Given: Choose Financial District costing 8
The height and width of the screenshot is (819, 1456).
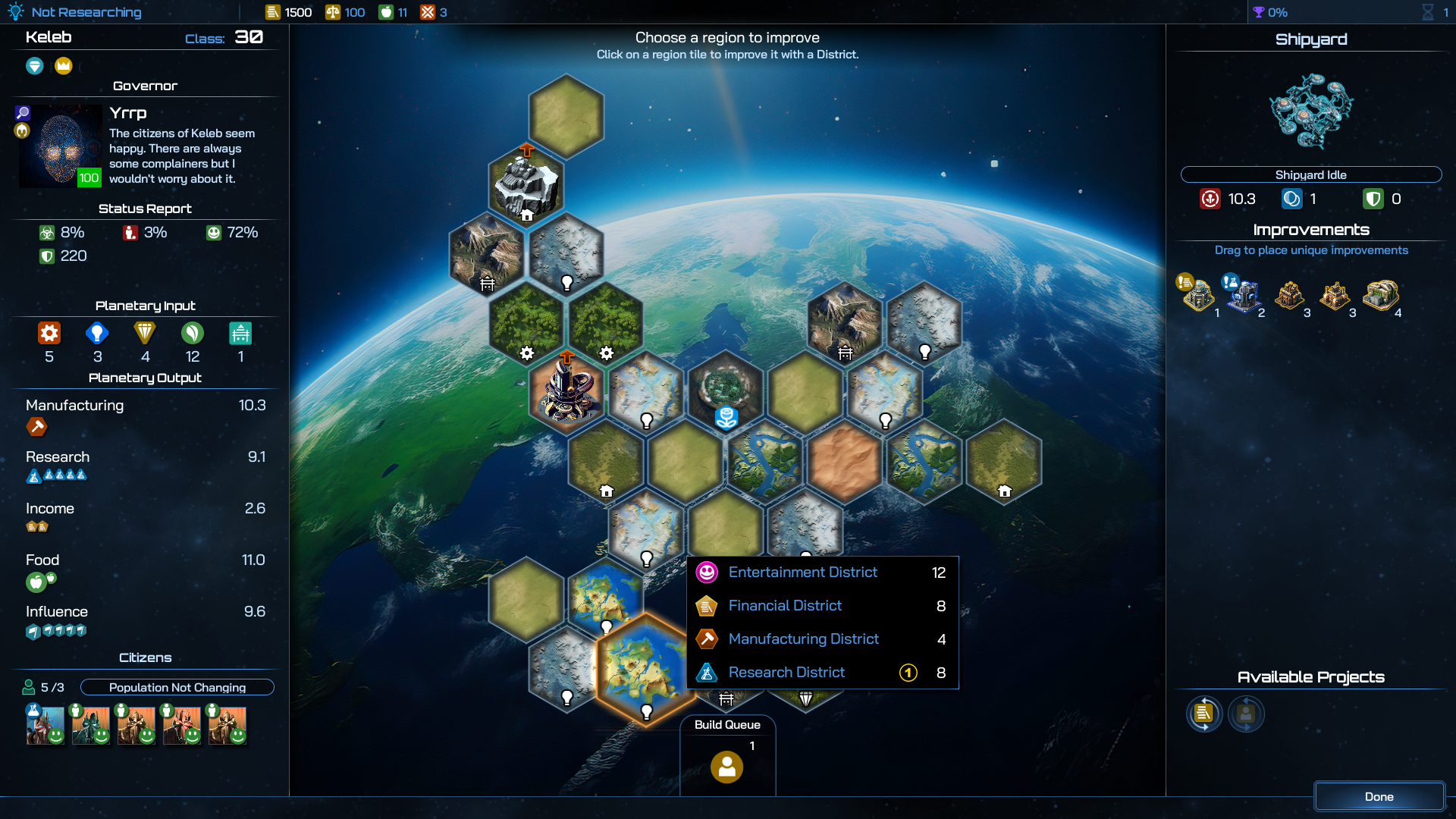Looking at the screenshot, I should pyautogui.click(x=784, y=605).
